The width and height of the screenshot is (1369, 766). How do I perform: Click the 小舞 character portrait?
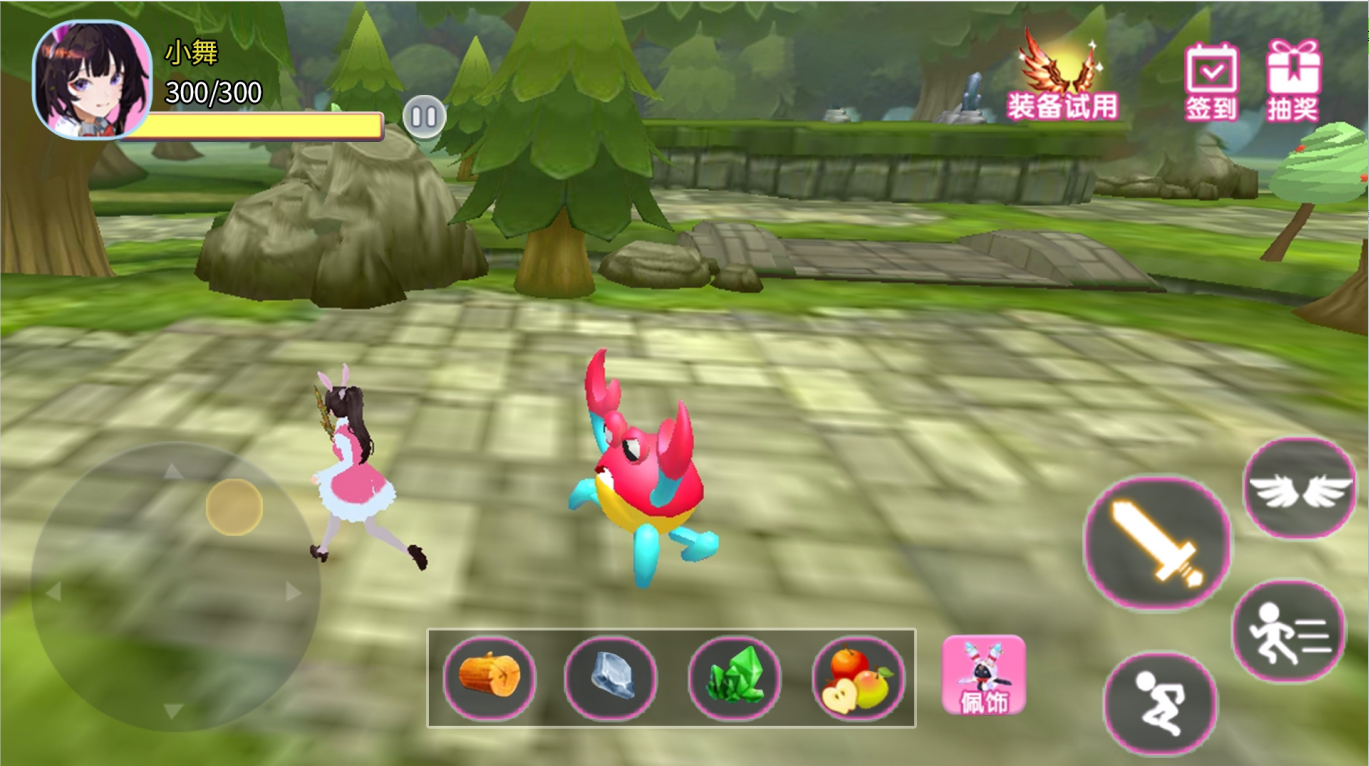(91, 78)
